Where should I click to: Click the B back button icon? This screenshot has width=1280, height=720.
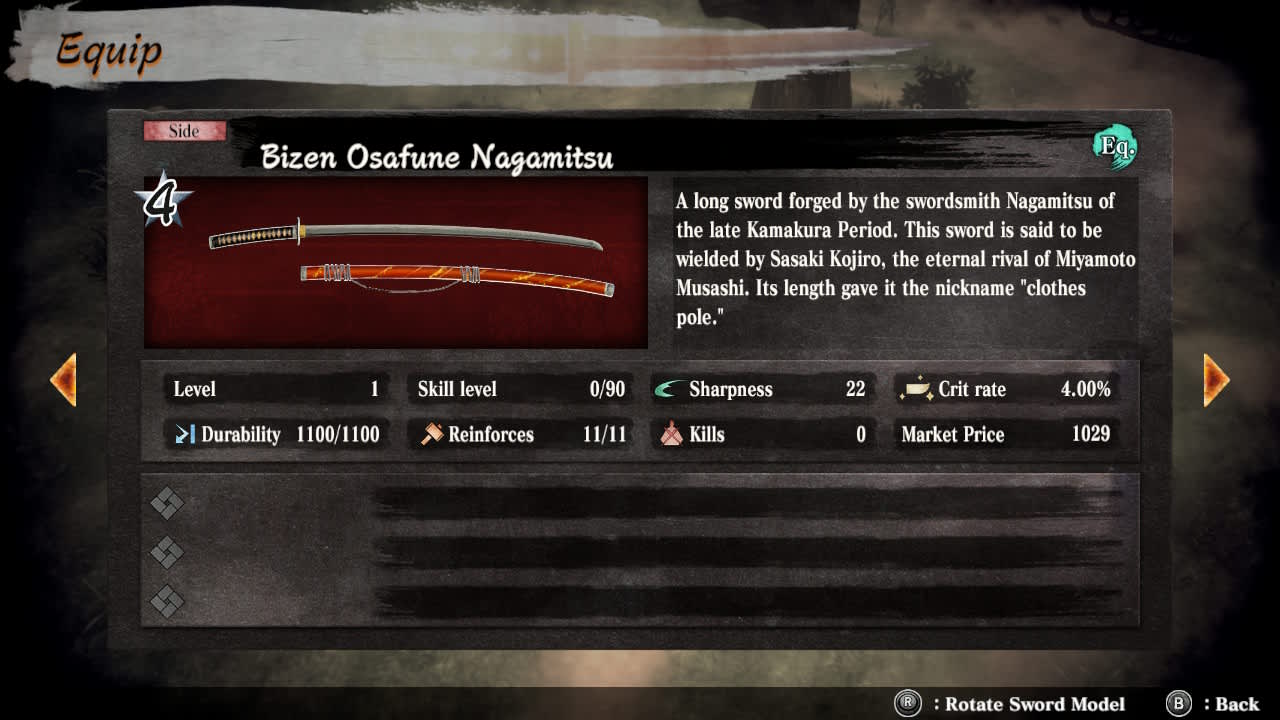(x=1176, y=704)
